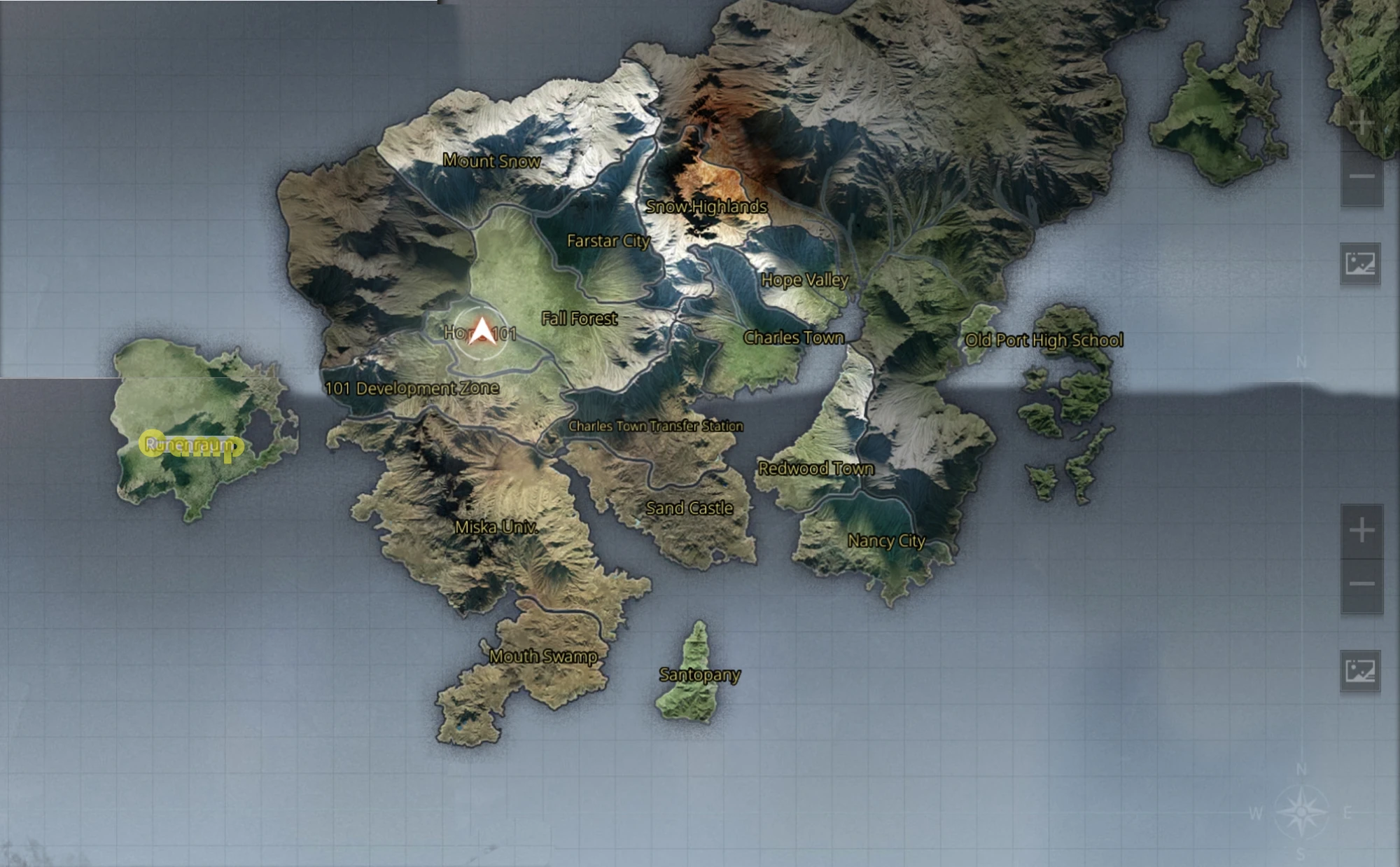Click the Charles Town Transfer Station label
This screenshot has height=867, width=1400.
point(657,425)
